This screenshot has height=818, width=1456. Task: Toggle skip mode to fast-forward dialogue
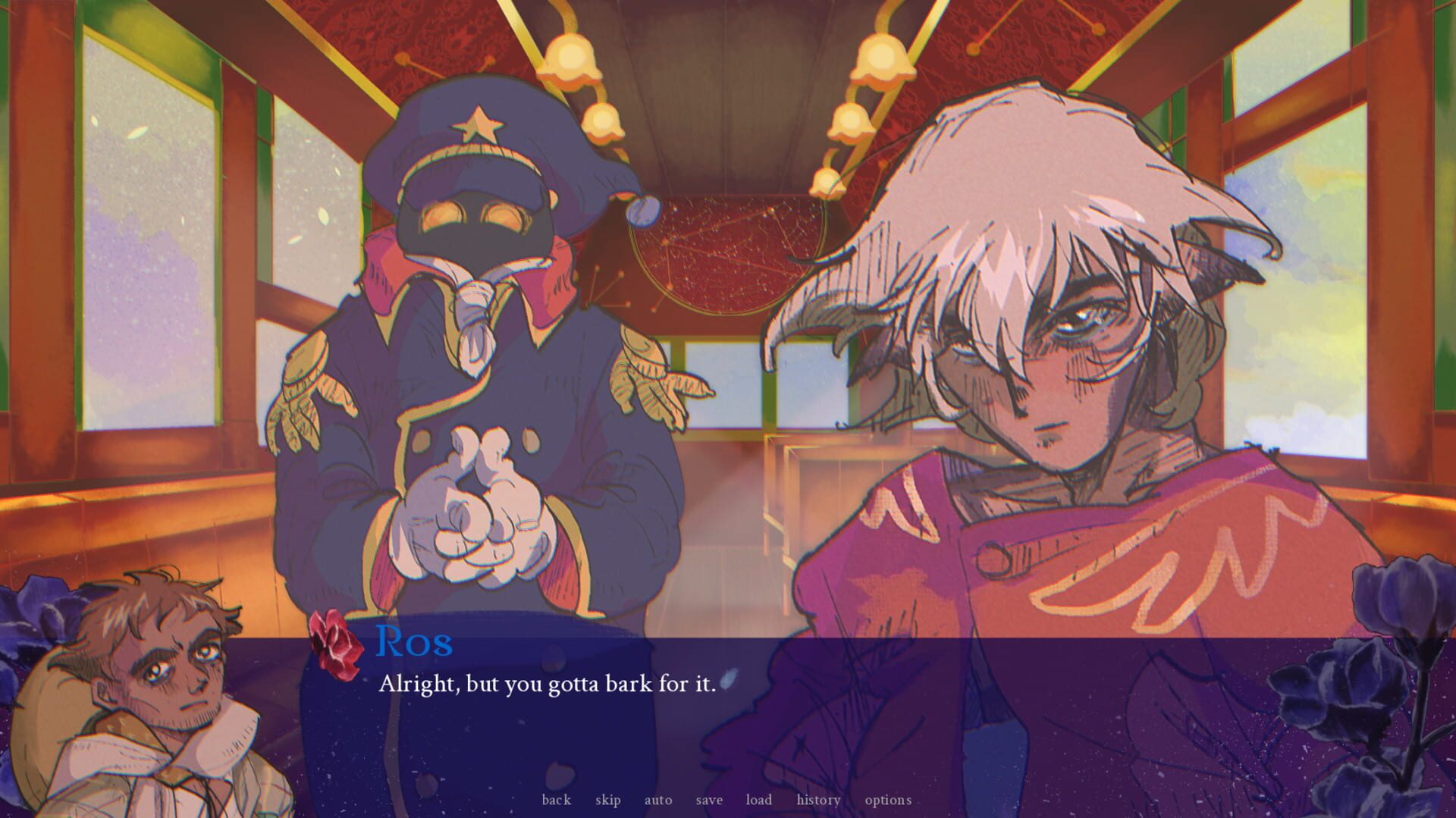coord(608,799)
